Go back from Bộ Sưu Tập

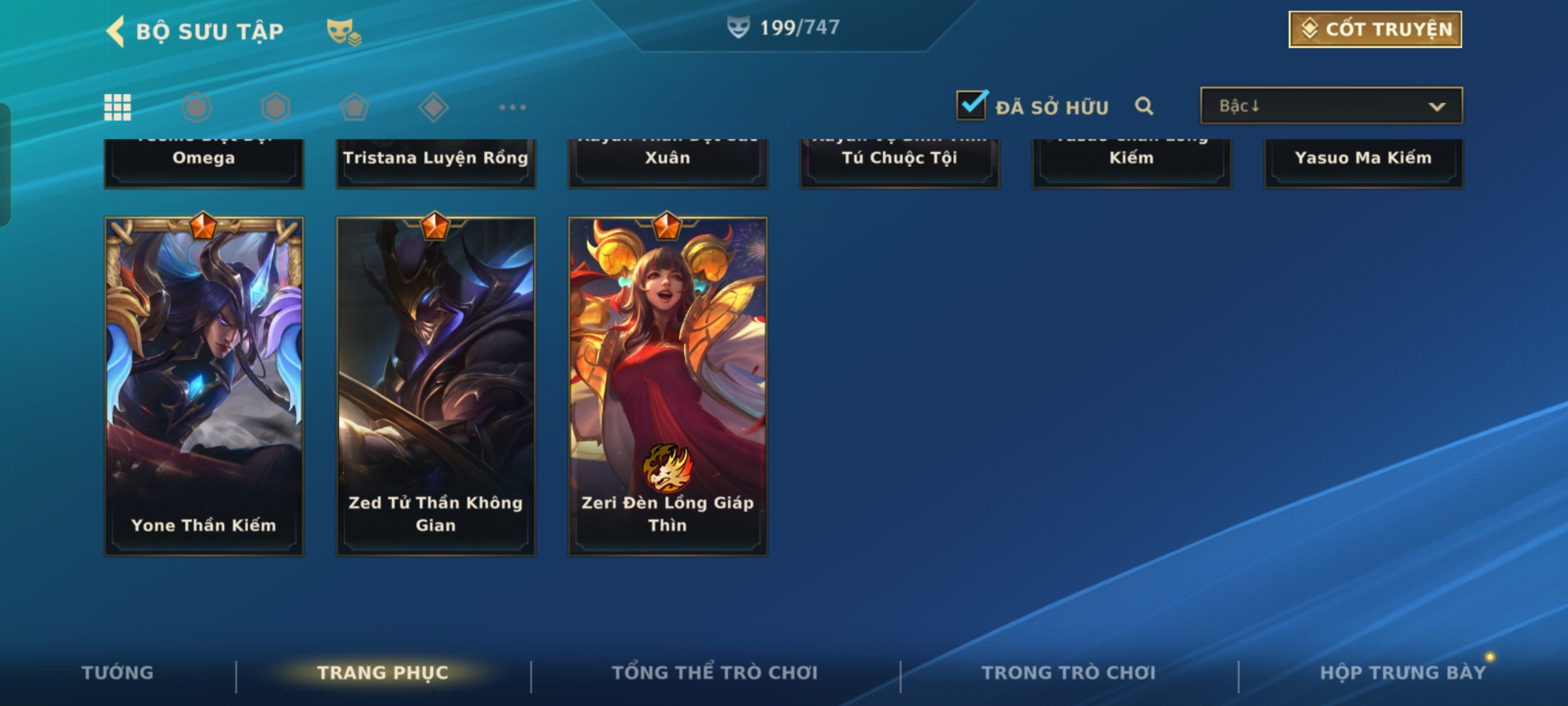point(116,31)
